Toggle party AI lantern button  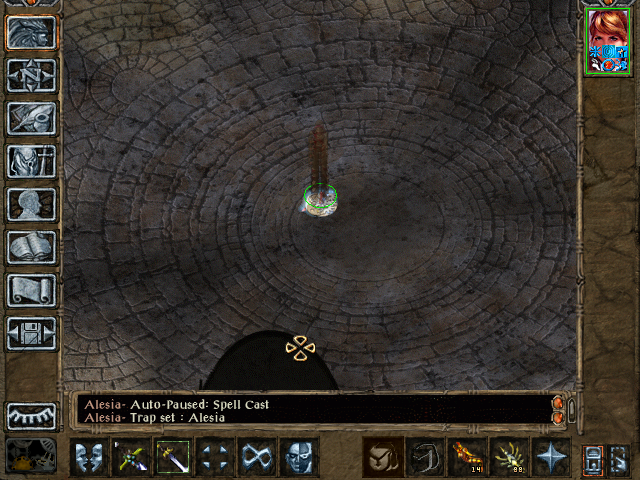(593, 458)
